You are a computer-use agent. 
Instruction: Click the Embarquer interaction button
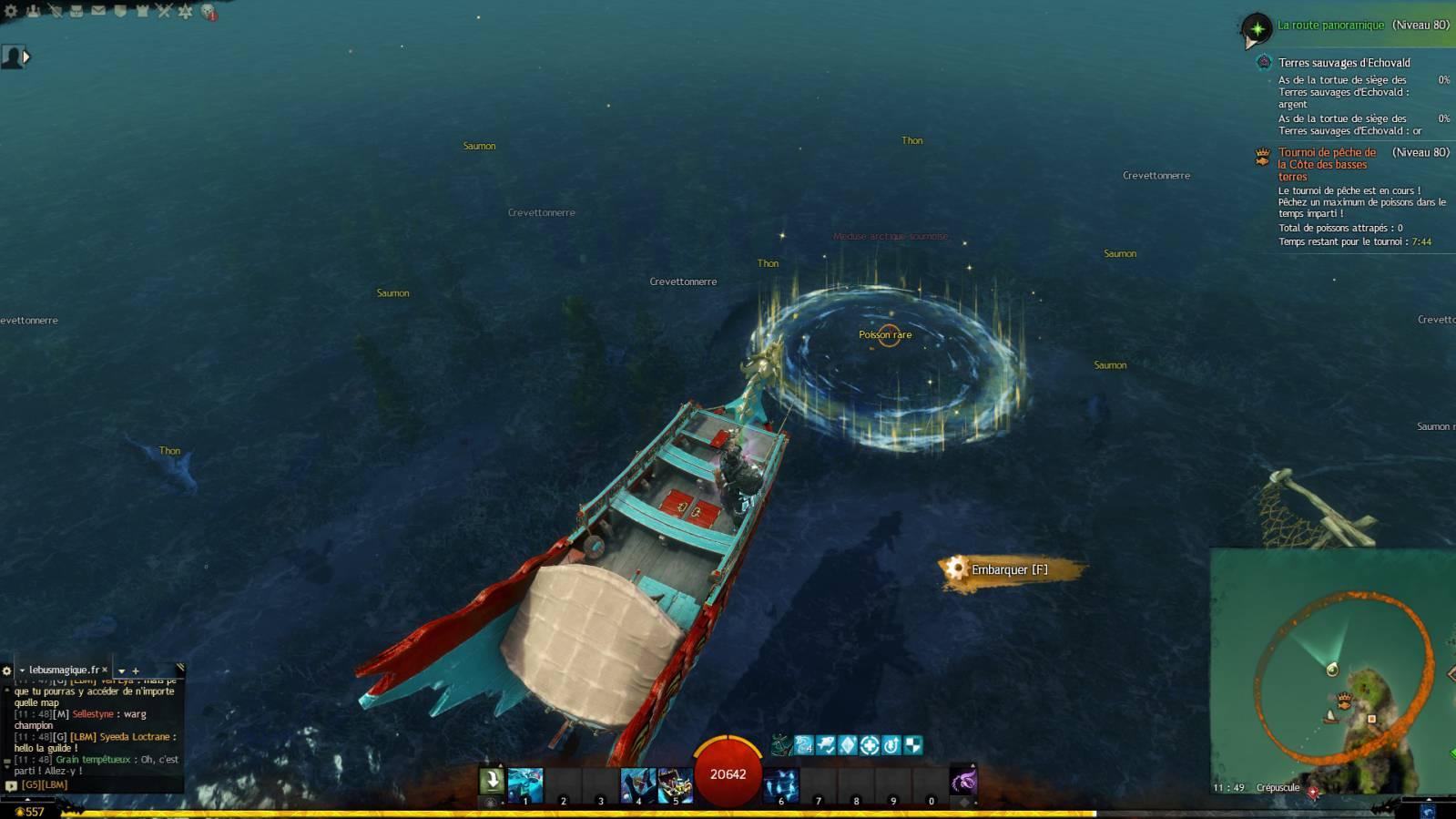(1009, 570)
